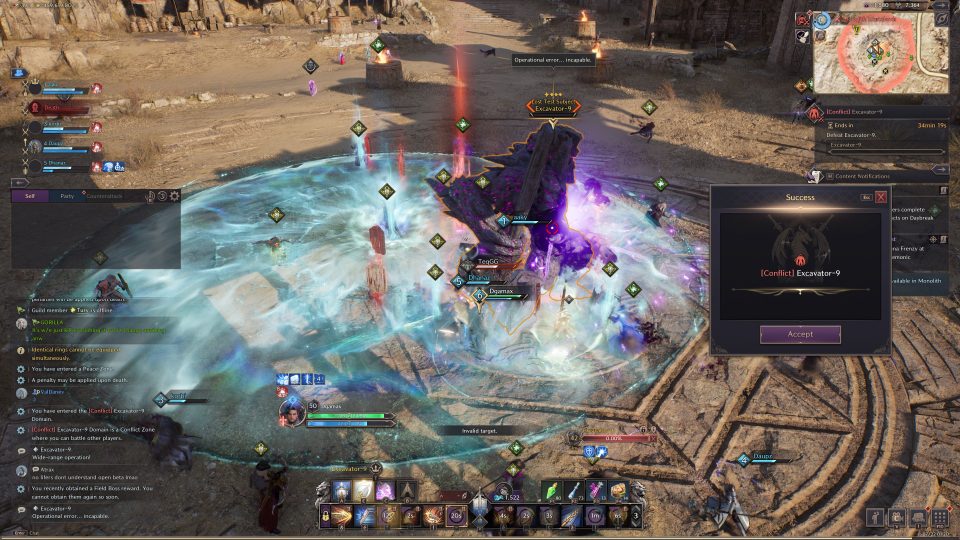This screenshot has height=540, width=960.
Task: Use the green potion item slot
Action: [x=553, y=490]
